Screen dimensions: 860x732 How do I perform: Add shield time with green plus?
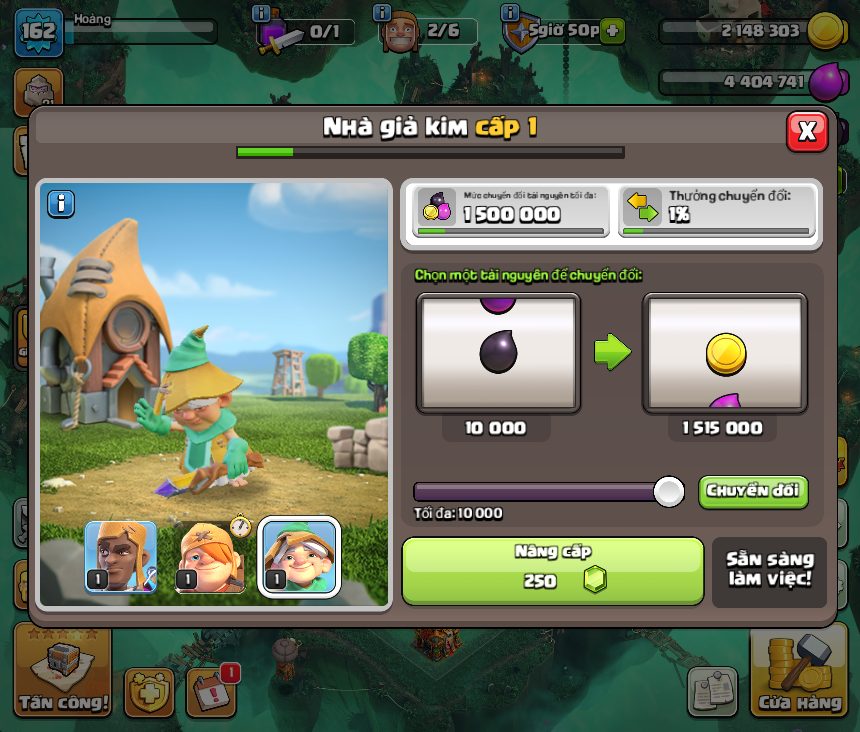[612, 31]
